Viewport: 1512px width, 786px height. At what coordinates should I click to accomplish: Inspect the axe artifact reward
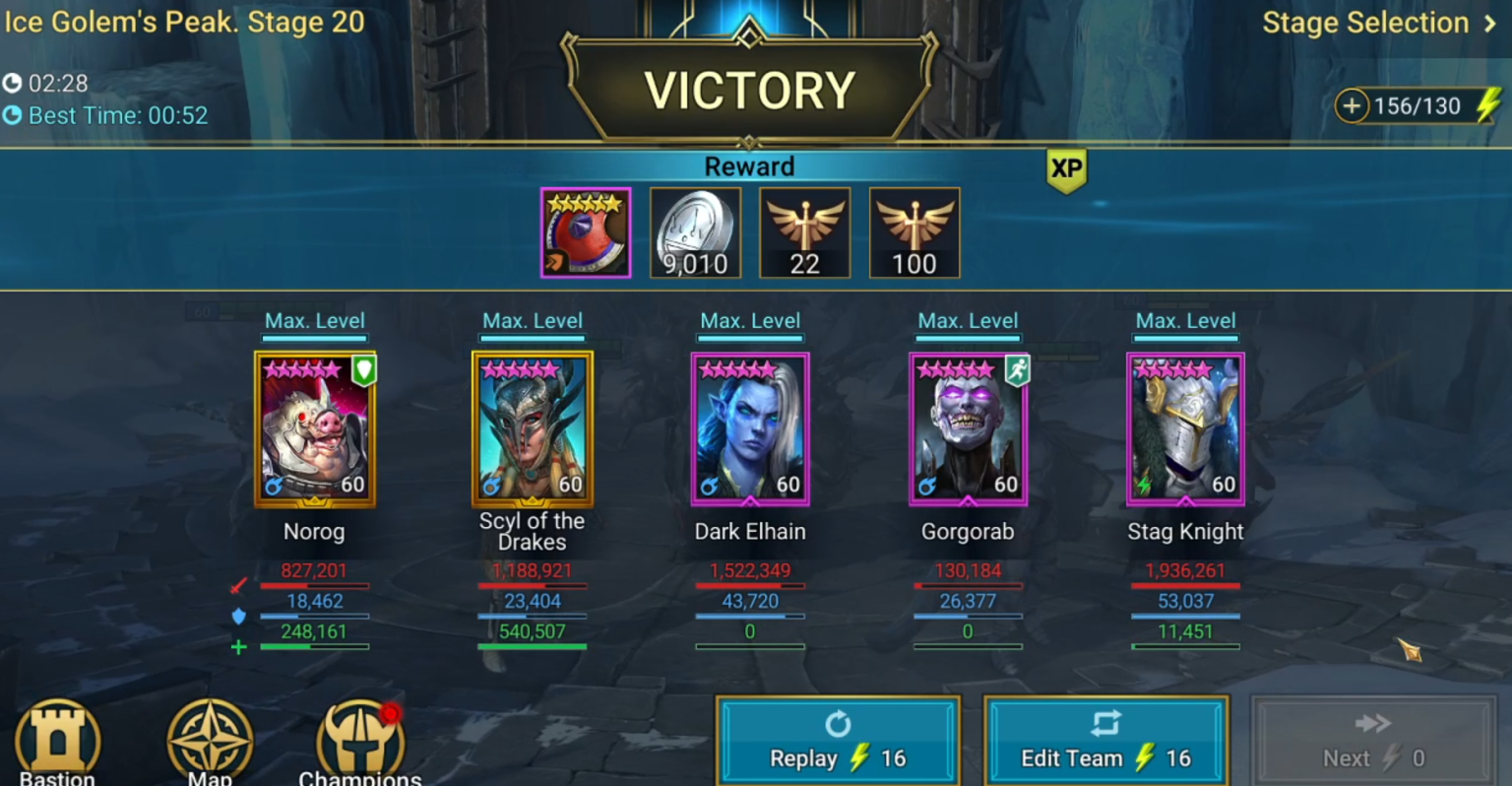point(586,232)
